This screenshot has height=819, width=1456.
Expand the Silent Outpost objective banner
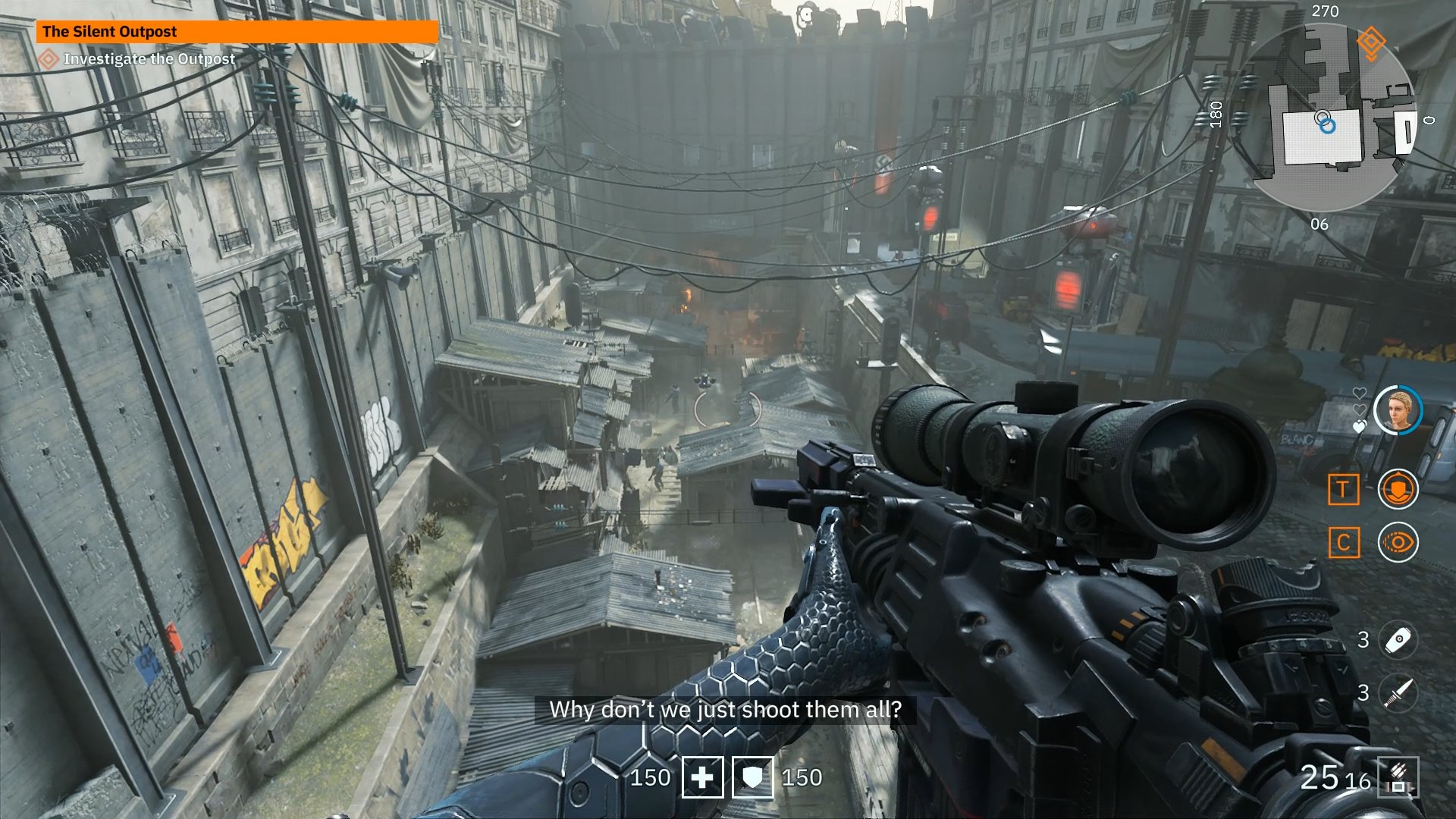coord(239,32)
